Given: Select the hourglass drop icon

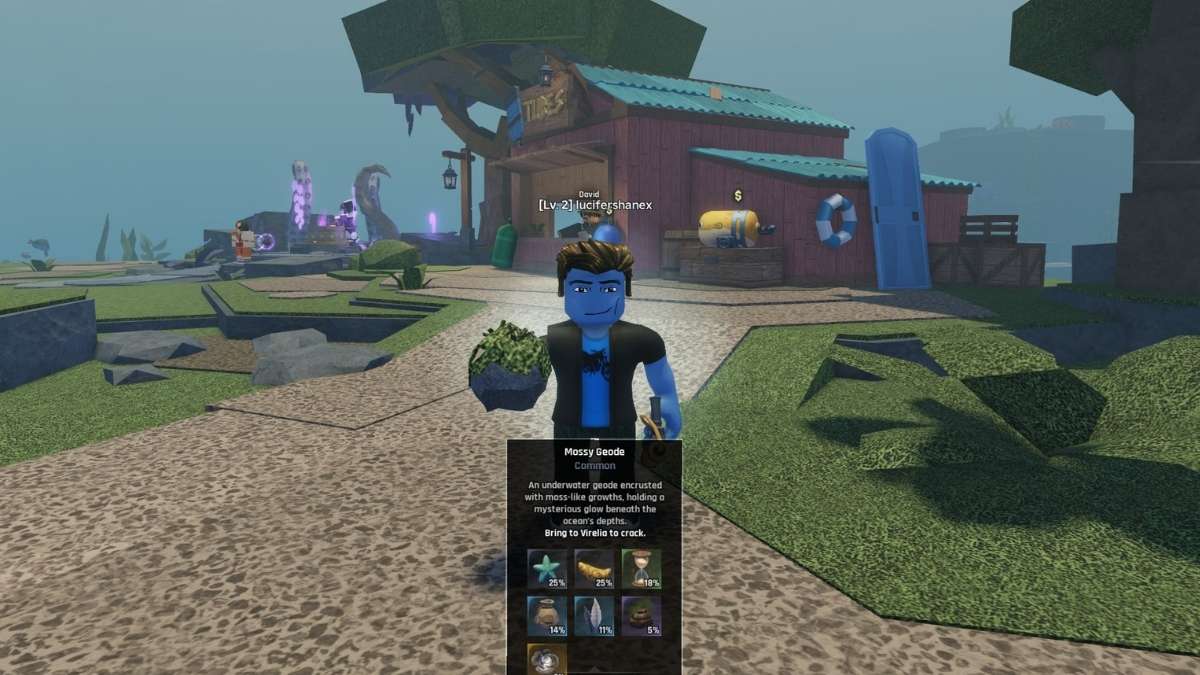Looking at the screenshot, I should (x=641, y=568).
